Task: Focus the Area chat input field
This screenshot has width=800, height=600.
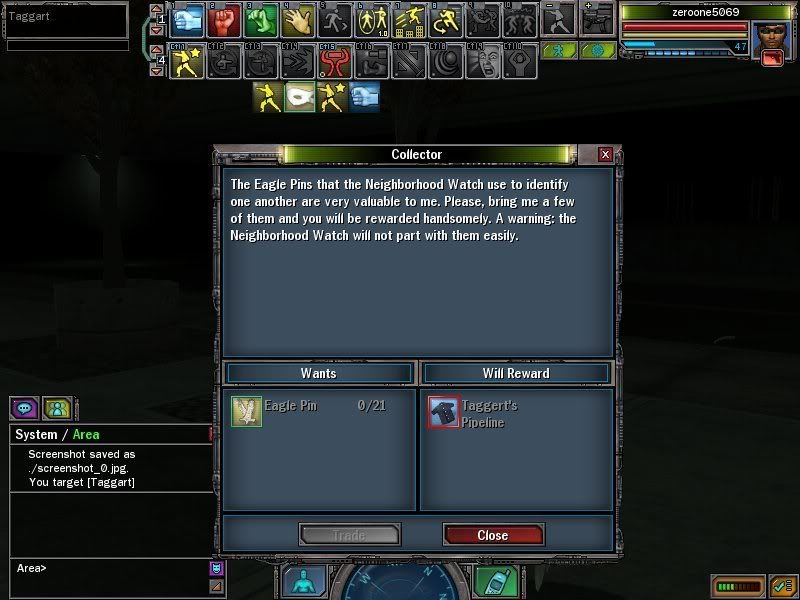Action: [x=110, y=568]
